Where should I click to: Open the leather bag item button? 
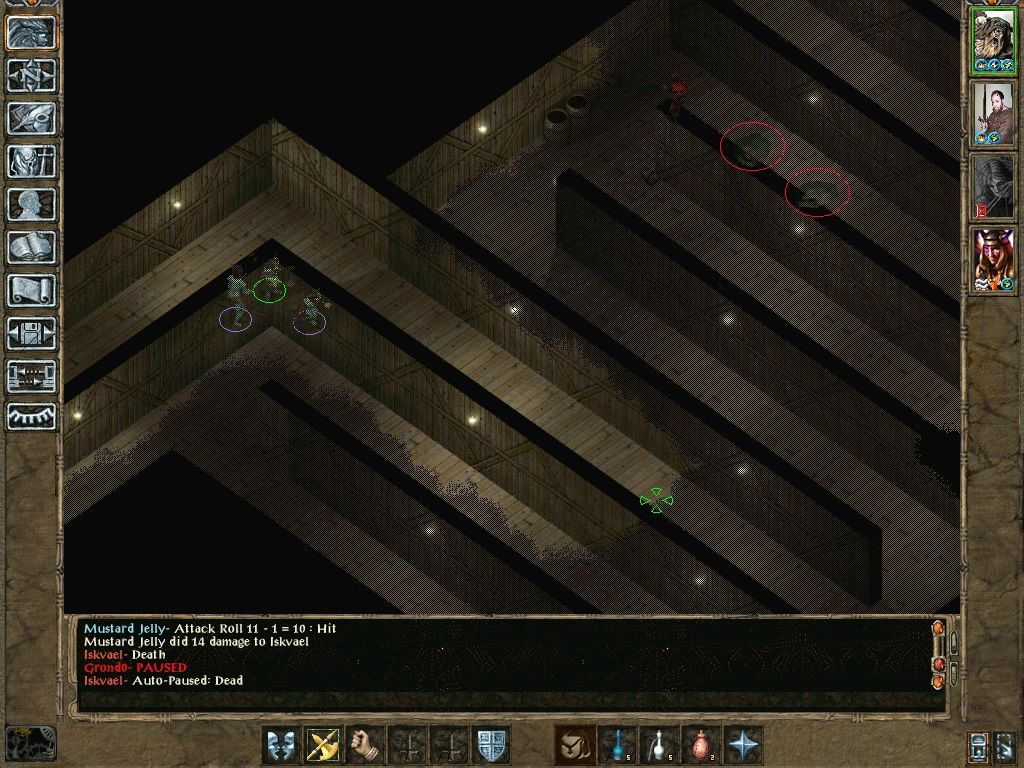point(574,745)
